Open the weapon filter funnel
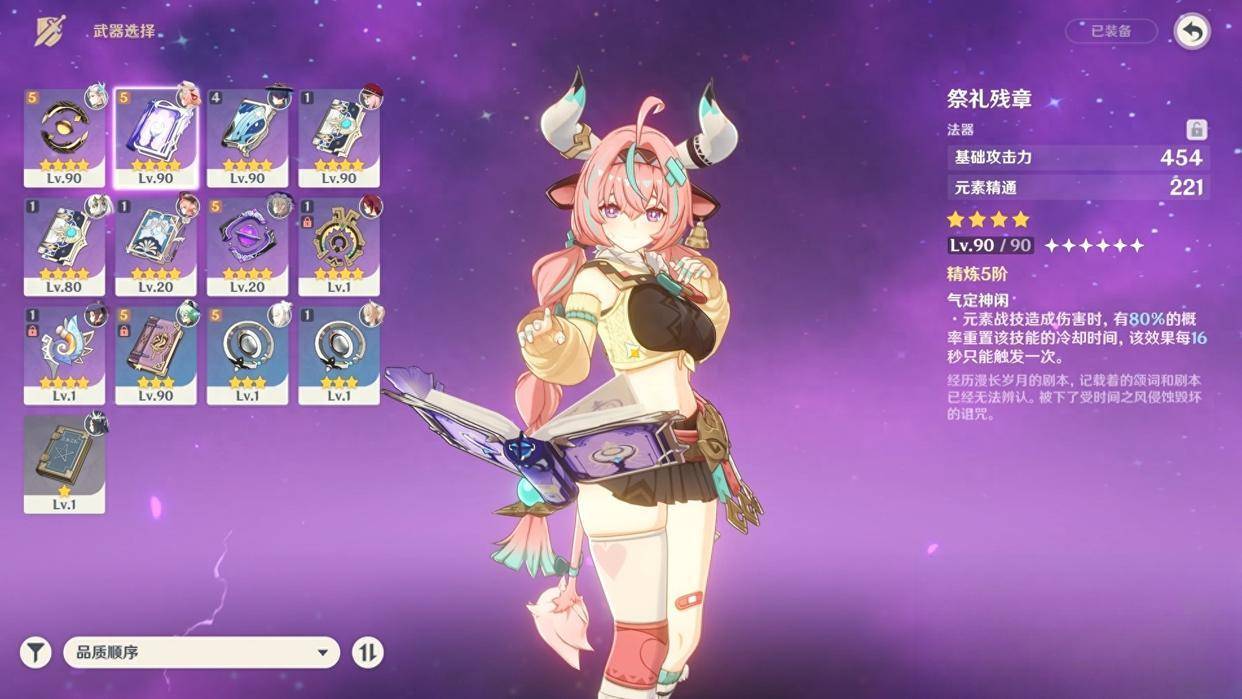1242x699 pixels. 36,653
